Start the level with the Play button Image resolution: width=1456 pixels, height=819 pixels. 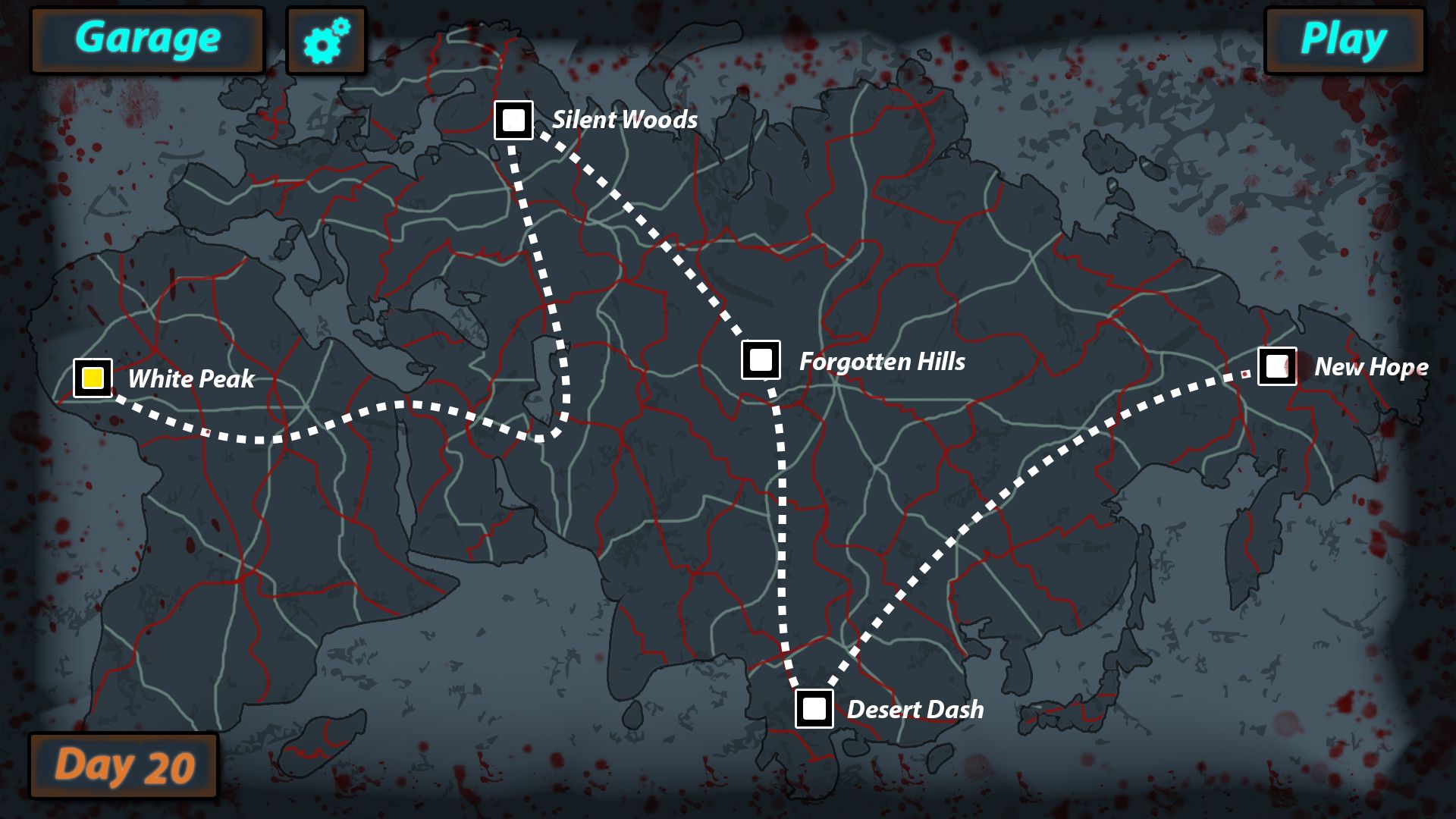pos(1344,40)
